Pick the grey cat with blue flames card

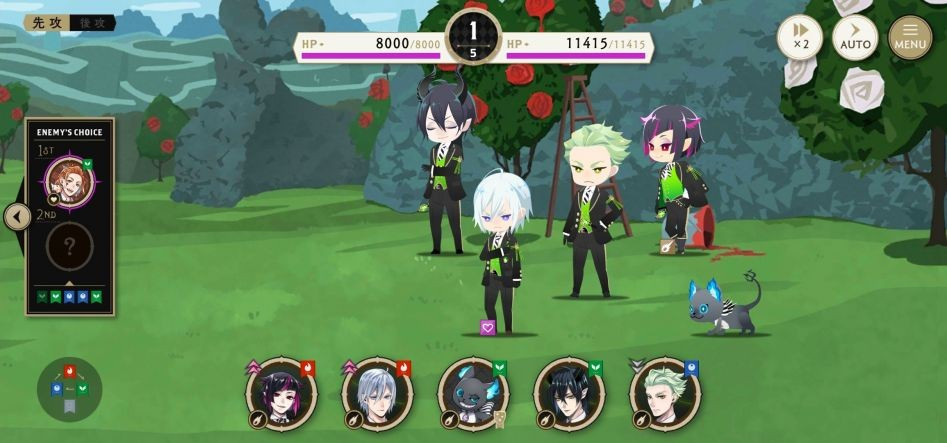[473, 394]
